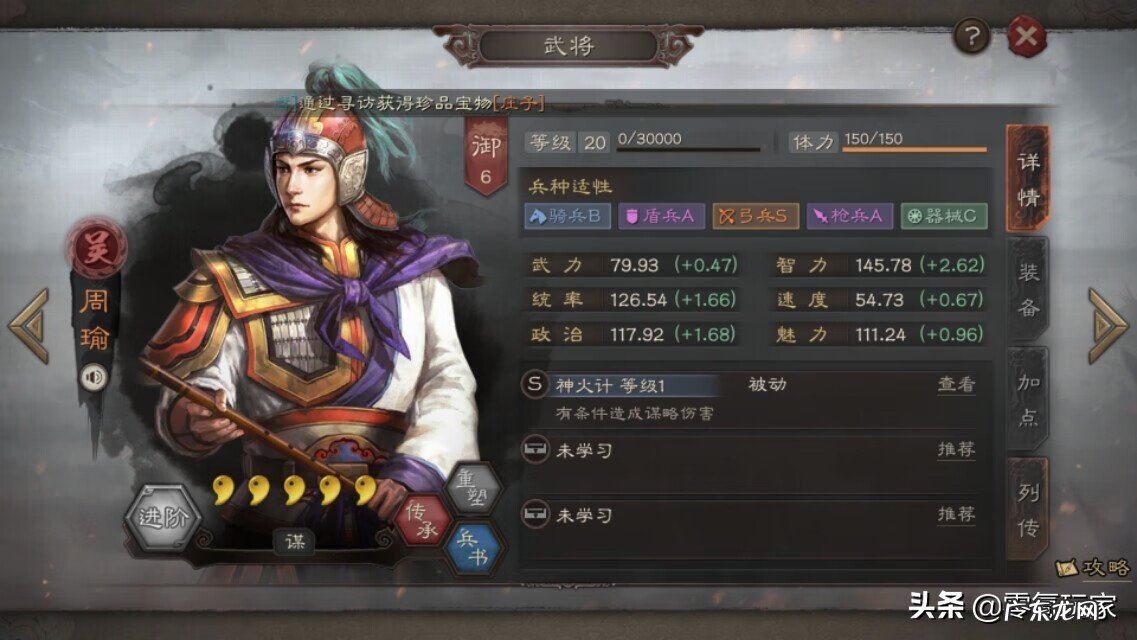Switch to the 详情 details tab
1137x640 pixels.
pyautogui.click(x=1027, y=178)
